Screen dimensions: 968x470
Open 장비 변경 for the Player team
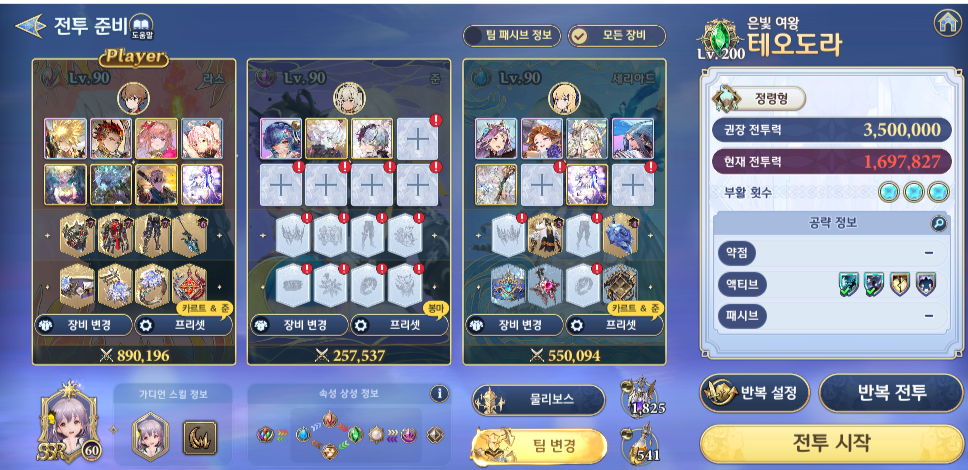click(83, 325)
